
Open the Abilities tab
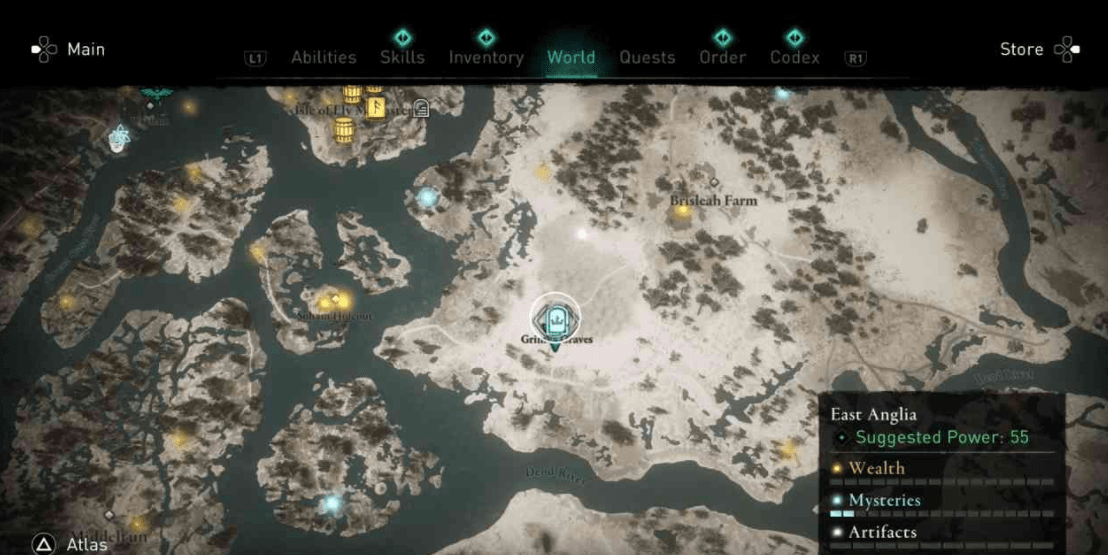[x=323, y=57]
